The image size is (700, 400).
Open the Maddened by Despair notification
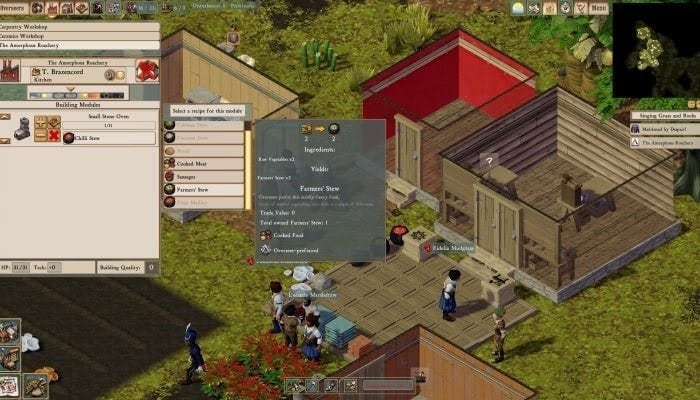tap(666, 129)
